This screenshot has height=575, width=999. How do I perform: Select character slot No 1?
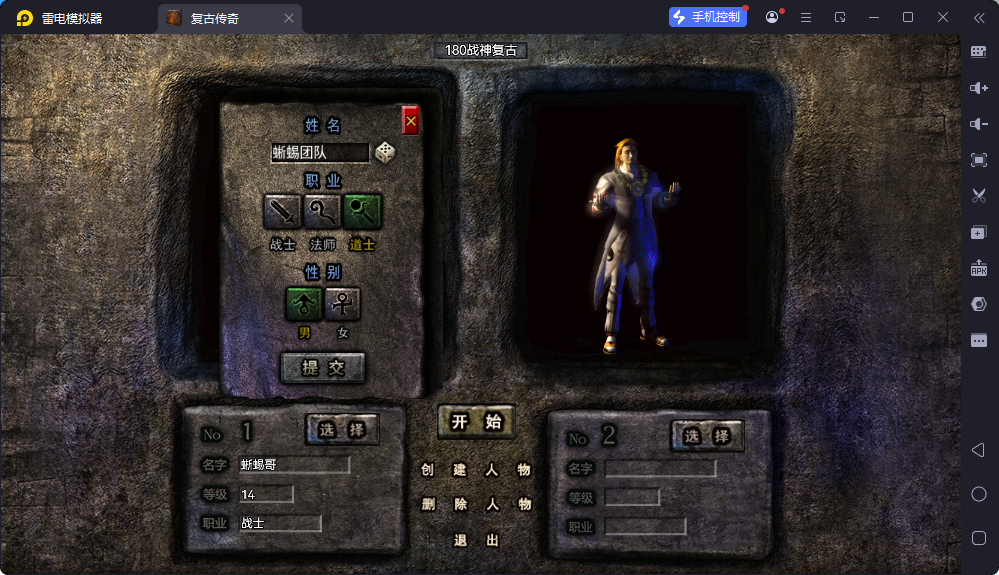pos(342,430)
